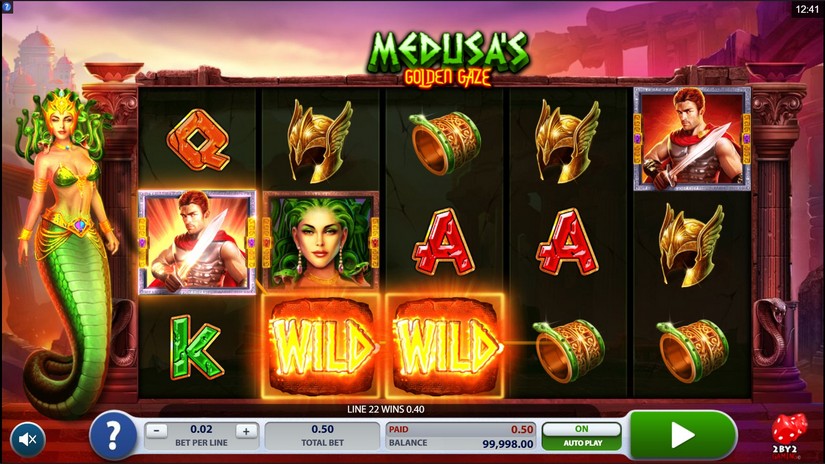Spin the reels with the green play button
825x464 pixels.
[682, 435]
